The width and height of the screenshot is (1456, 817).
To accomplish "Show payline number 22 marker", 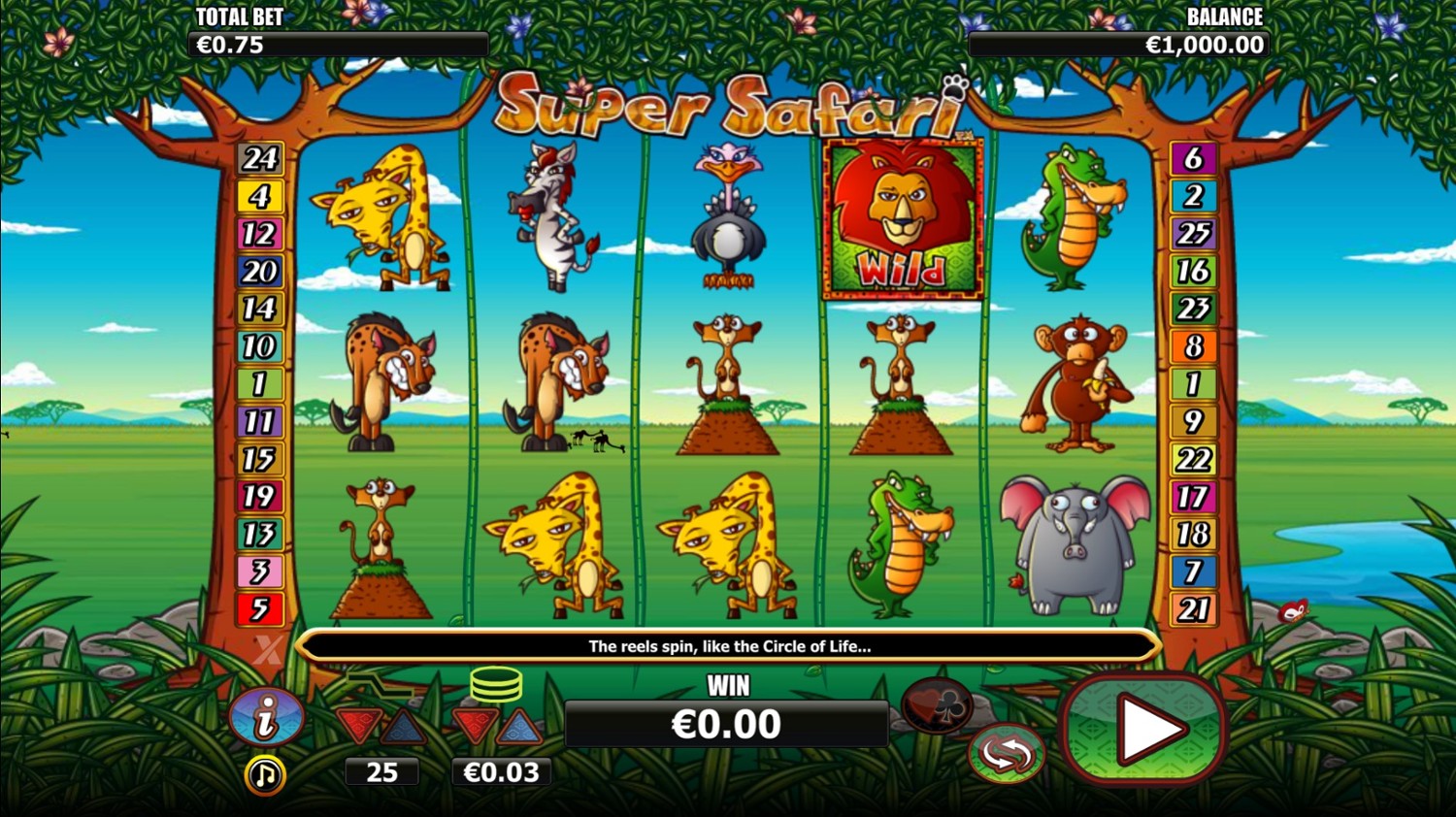I will pos(1193,459).
